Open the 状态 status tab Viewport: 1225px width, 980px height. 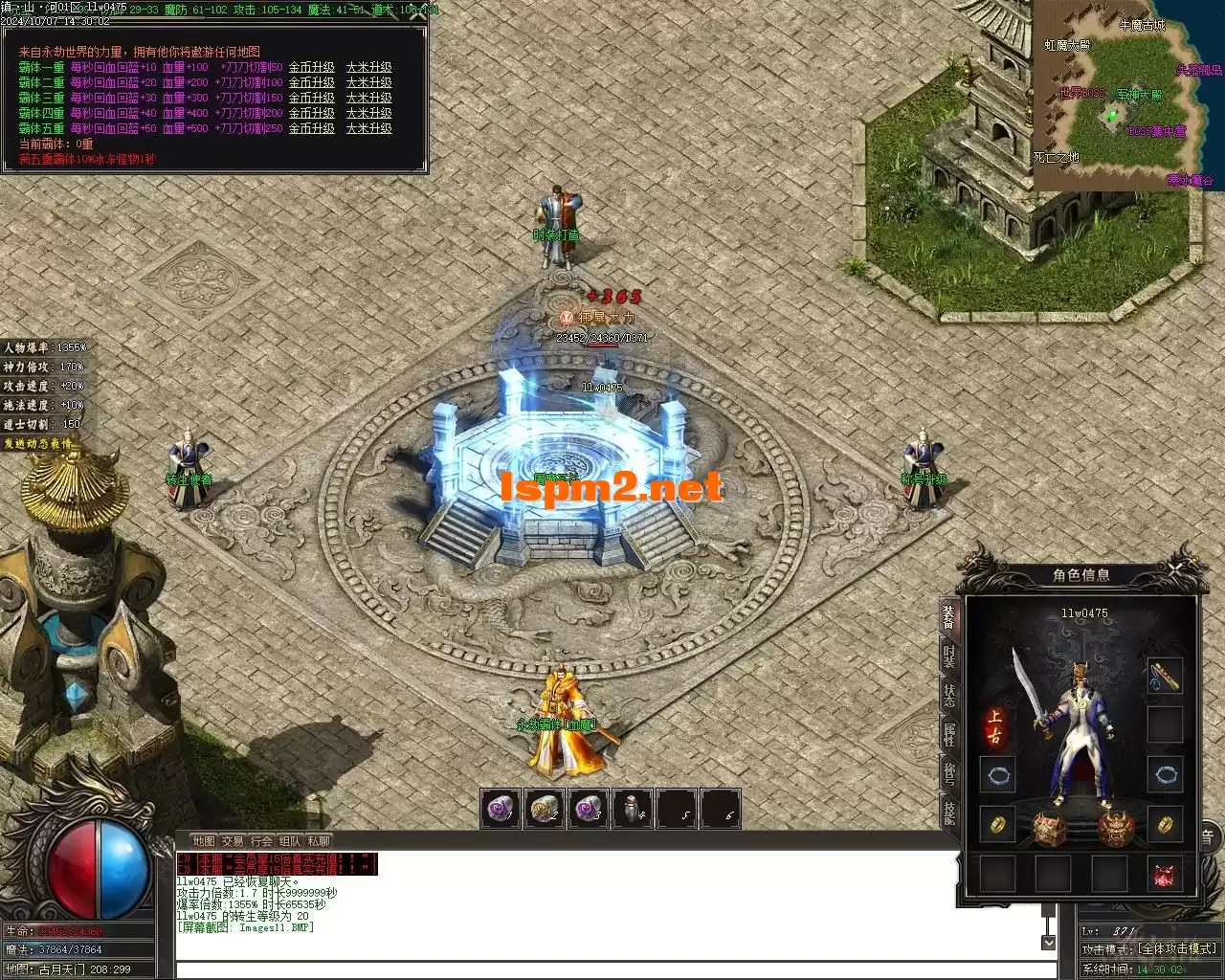click(948, 695)
